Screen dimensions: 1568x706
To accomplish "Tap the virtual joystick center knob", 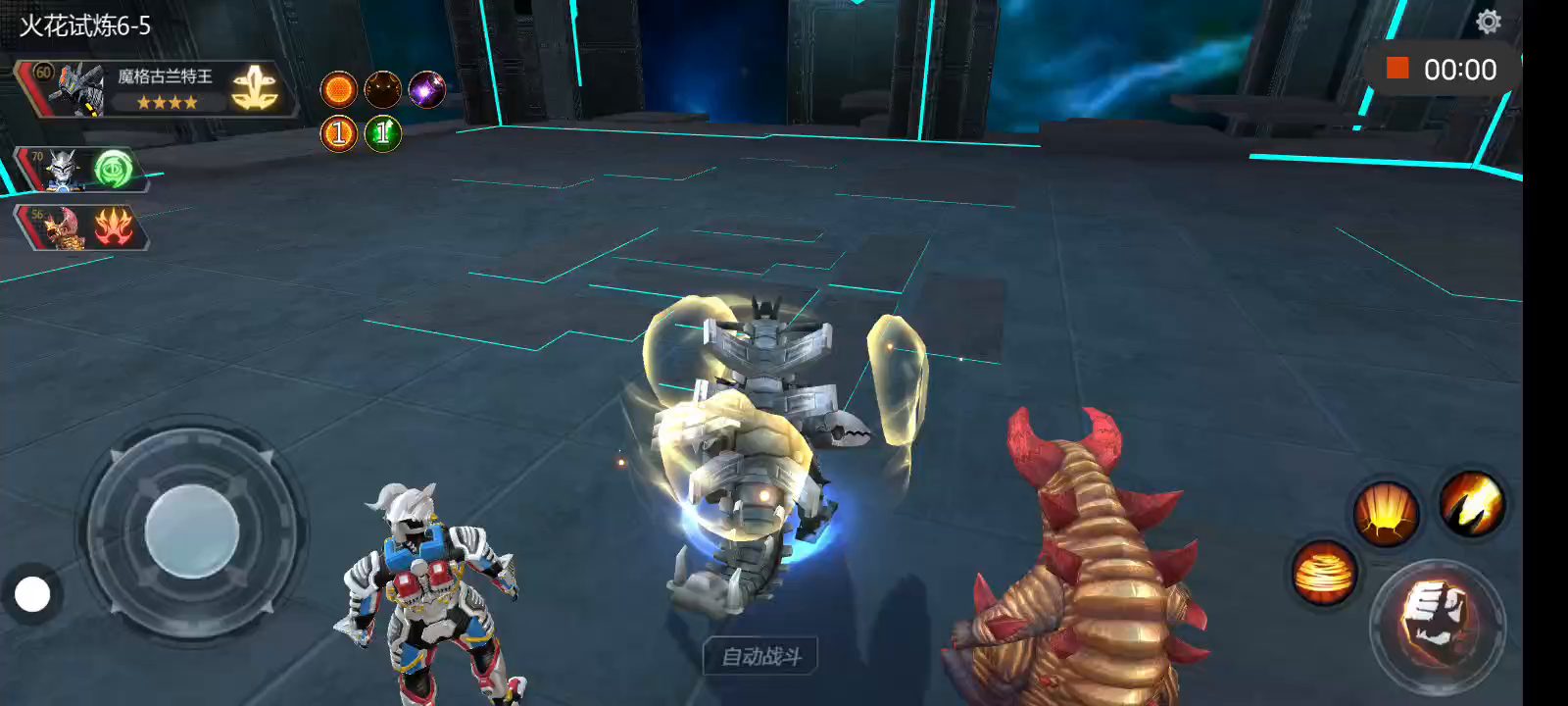I will click(192, 531).
